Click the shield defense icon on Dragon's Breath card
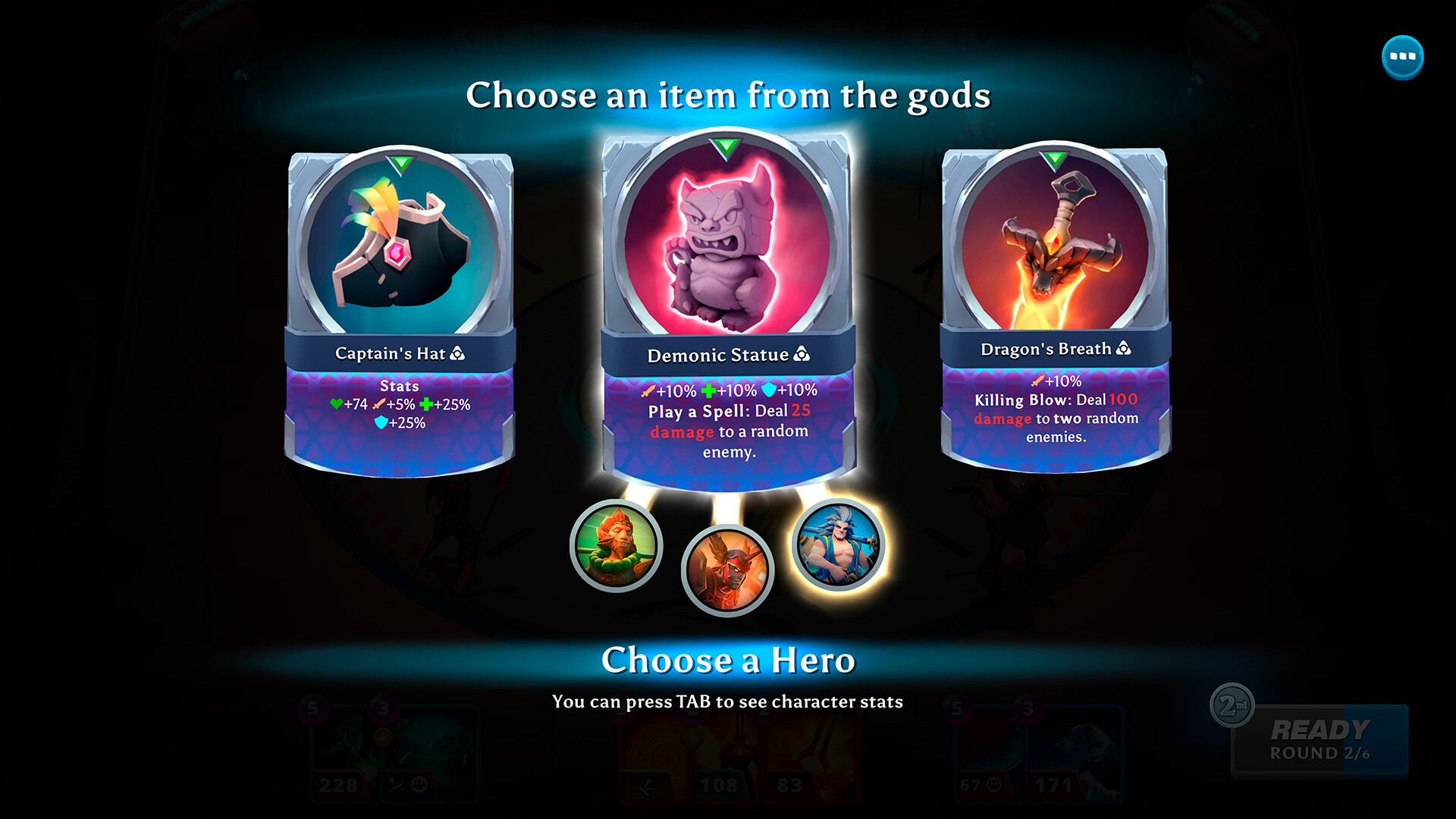1456x819 pixels. pyautogui.click(x=1037, y=381)
